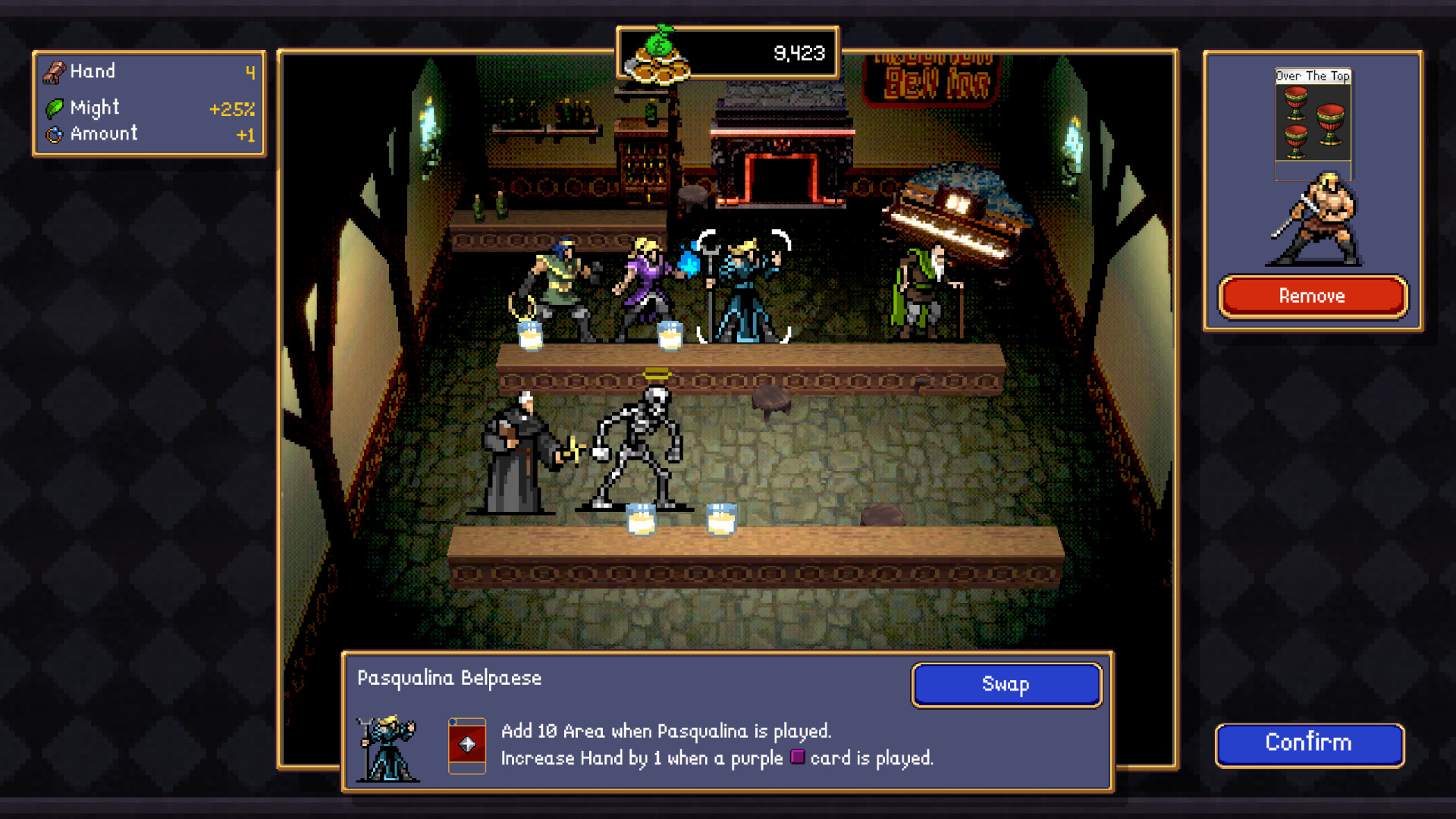Click the red card icon in Pasqualina's description
Screen dimensions: 1456x819
(466, 744)
